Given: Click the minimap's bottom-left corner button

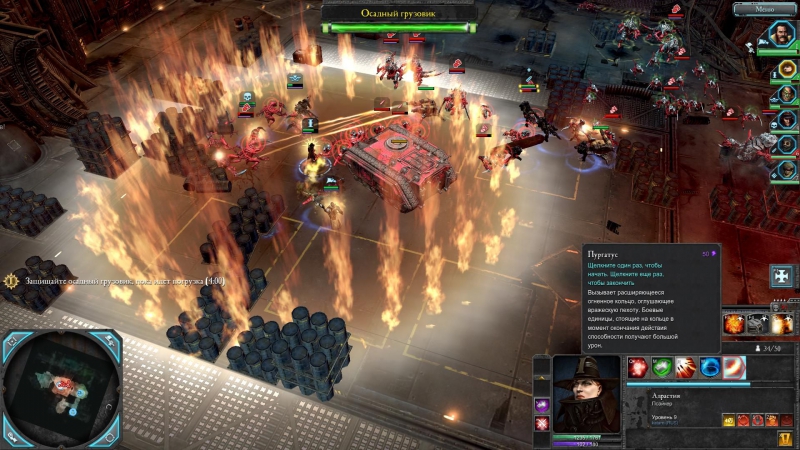Looking at the screenshot, I should point(13,438).
